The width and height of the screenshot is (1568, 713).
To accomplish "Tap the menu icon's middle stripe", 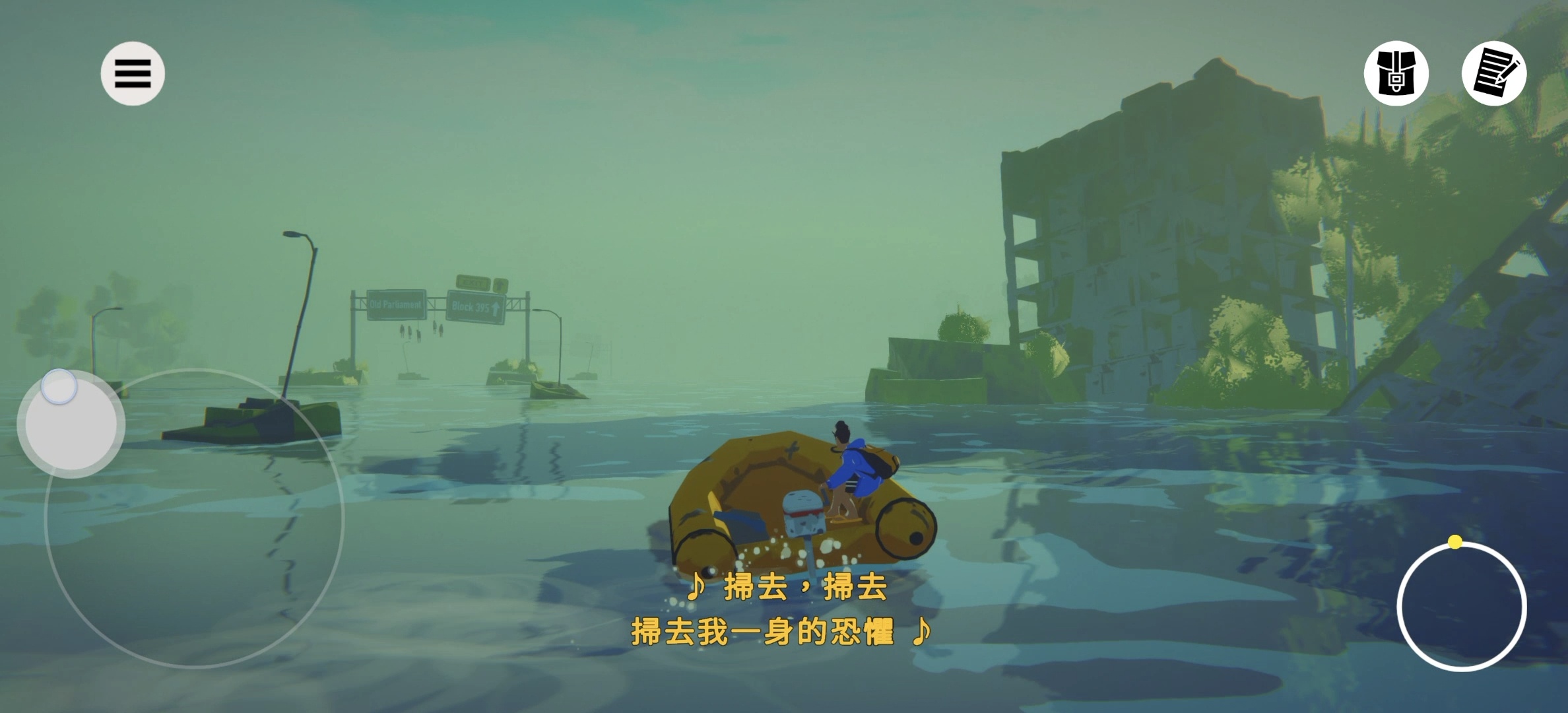I will 134,73.
